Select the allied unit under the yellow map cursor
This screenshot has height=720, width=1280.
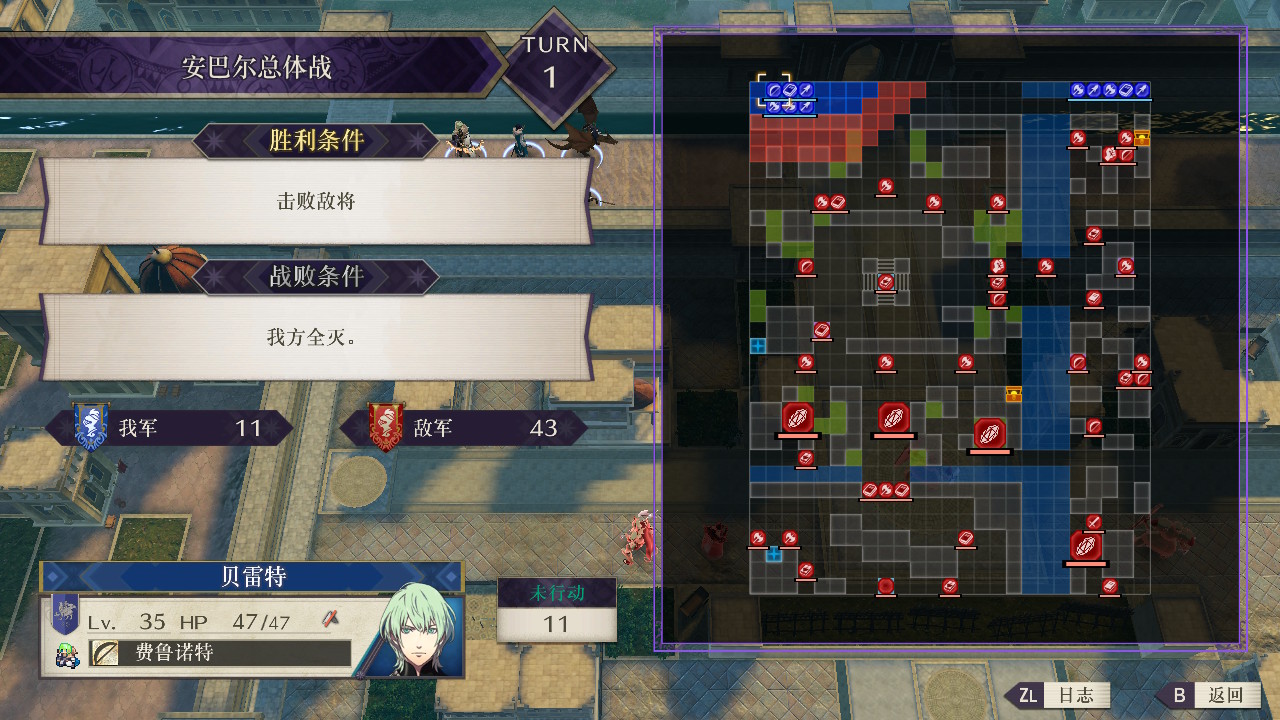tap(774, 90)
